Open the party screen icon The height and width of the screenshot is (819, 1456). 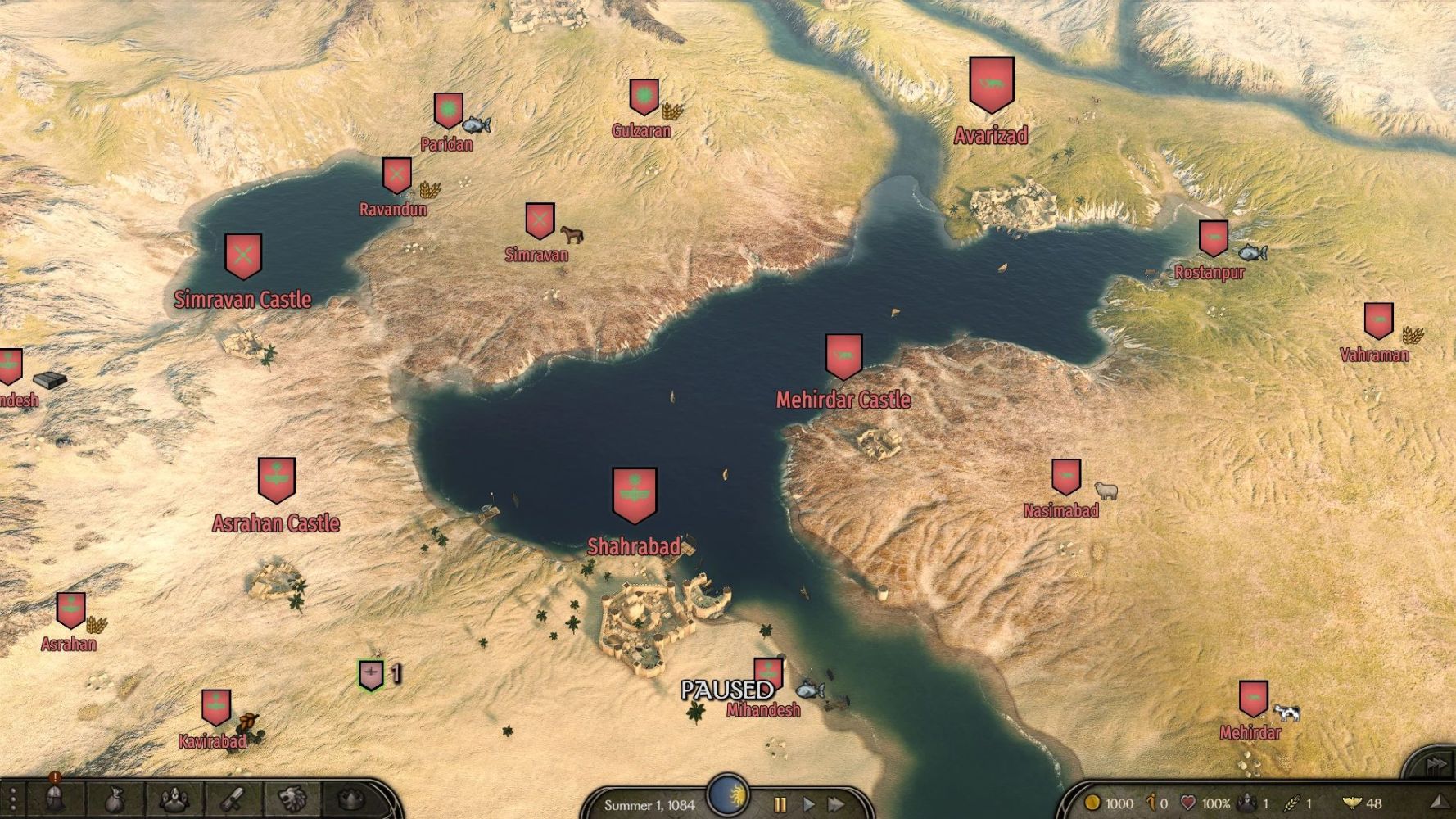[174, 799]
